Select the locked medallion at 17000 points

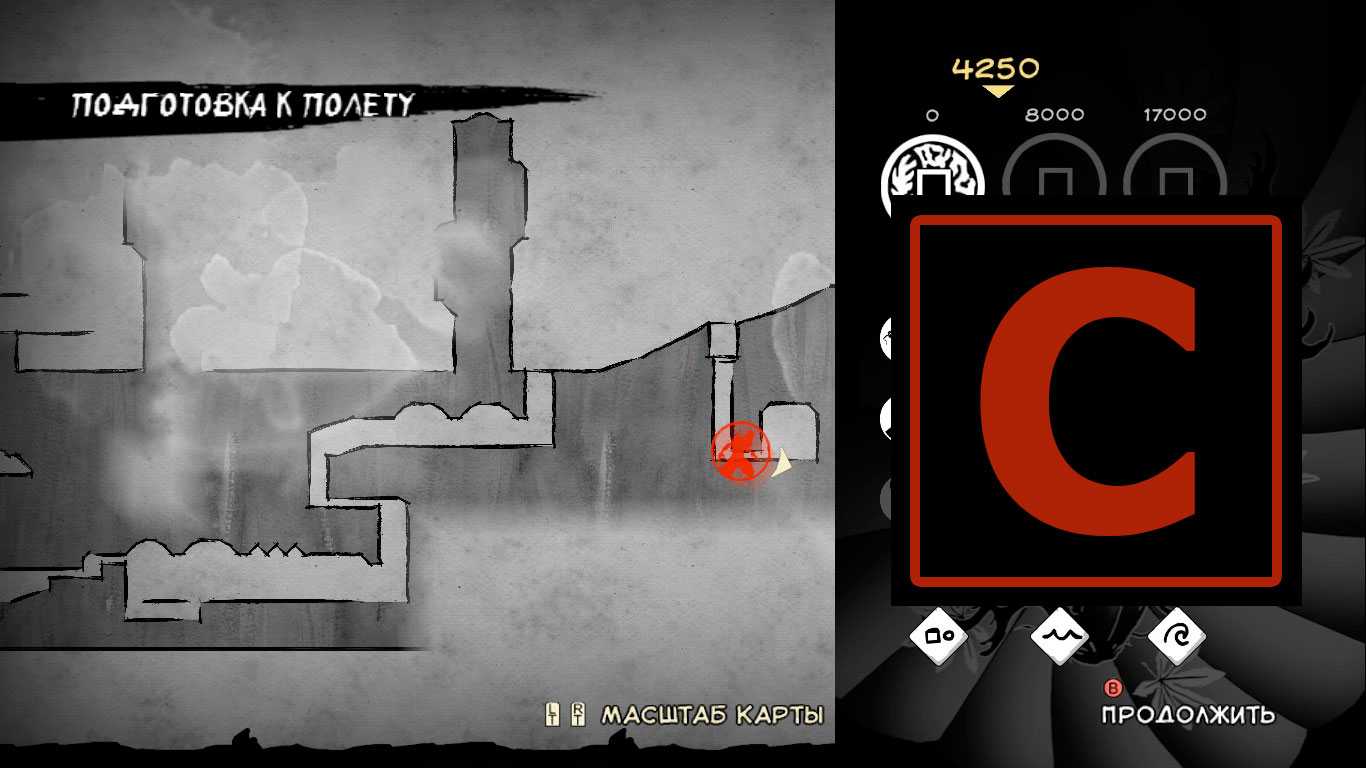tap(1174, 178)
